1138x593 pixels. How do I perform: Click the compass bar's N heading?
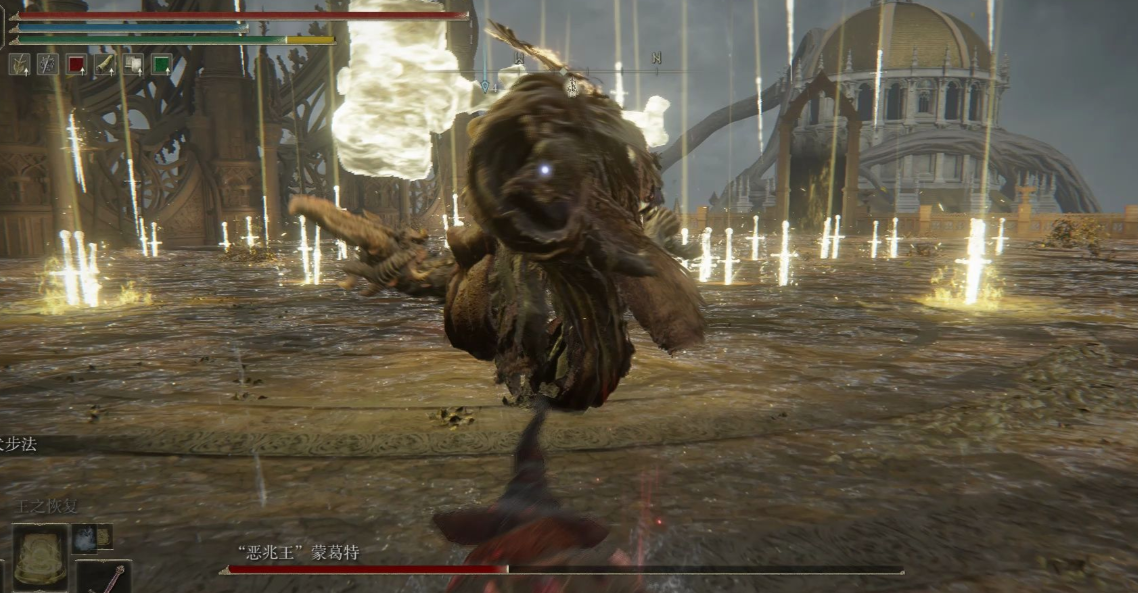click(x=656, y=58)
